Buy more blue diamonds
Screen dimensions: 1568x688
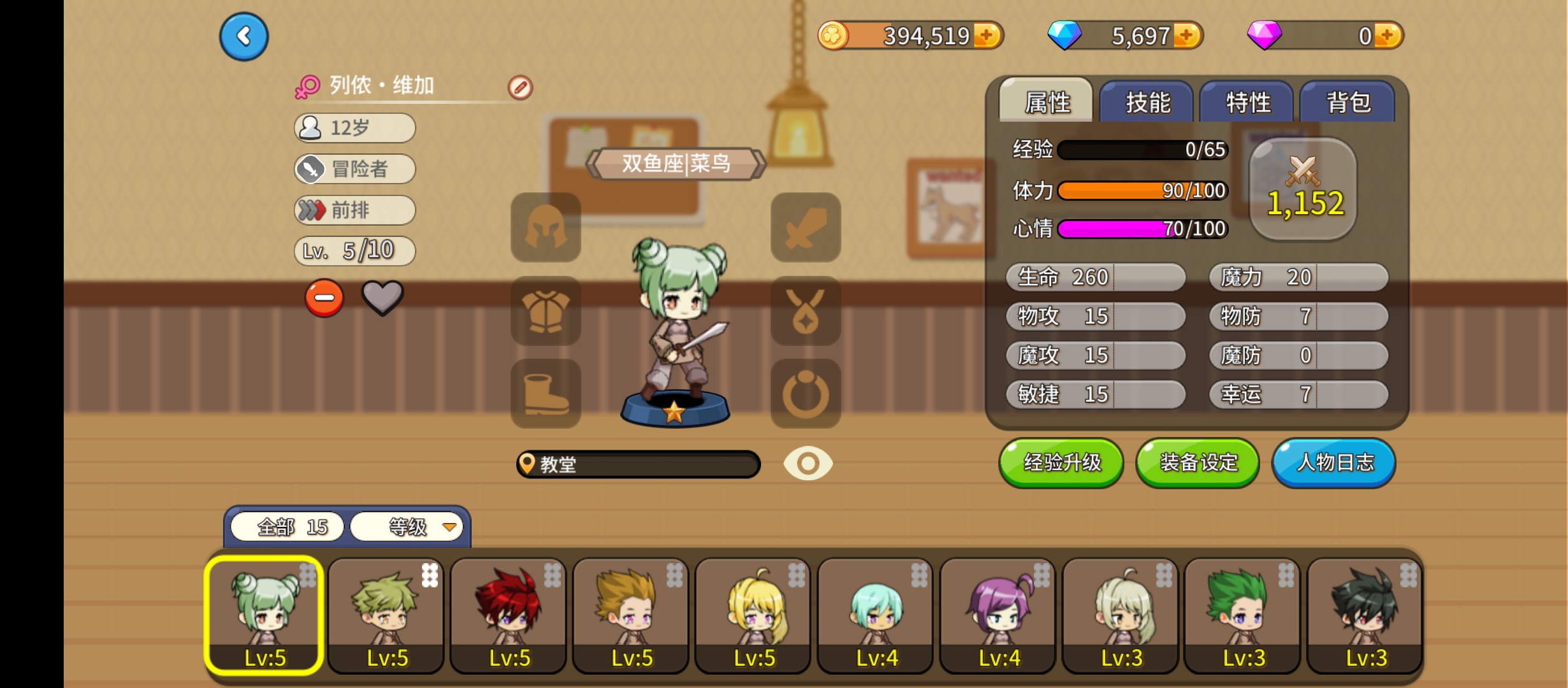[1187, 36]
